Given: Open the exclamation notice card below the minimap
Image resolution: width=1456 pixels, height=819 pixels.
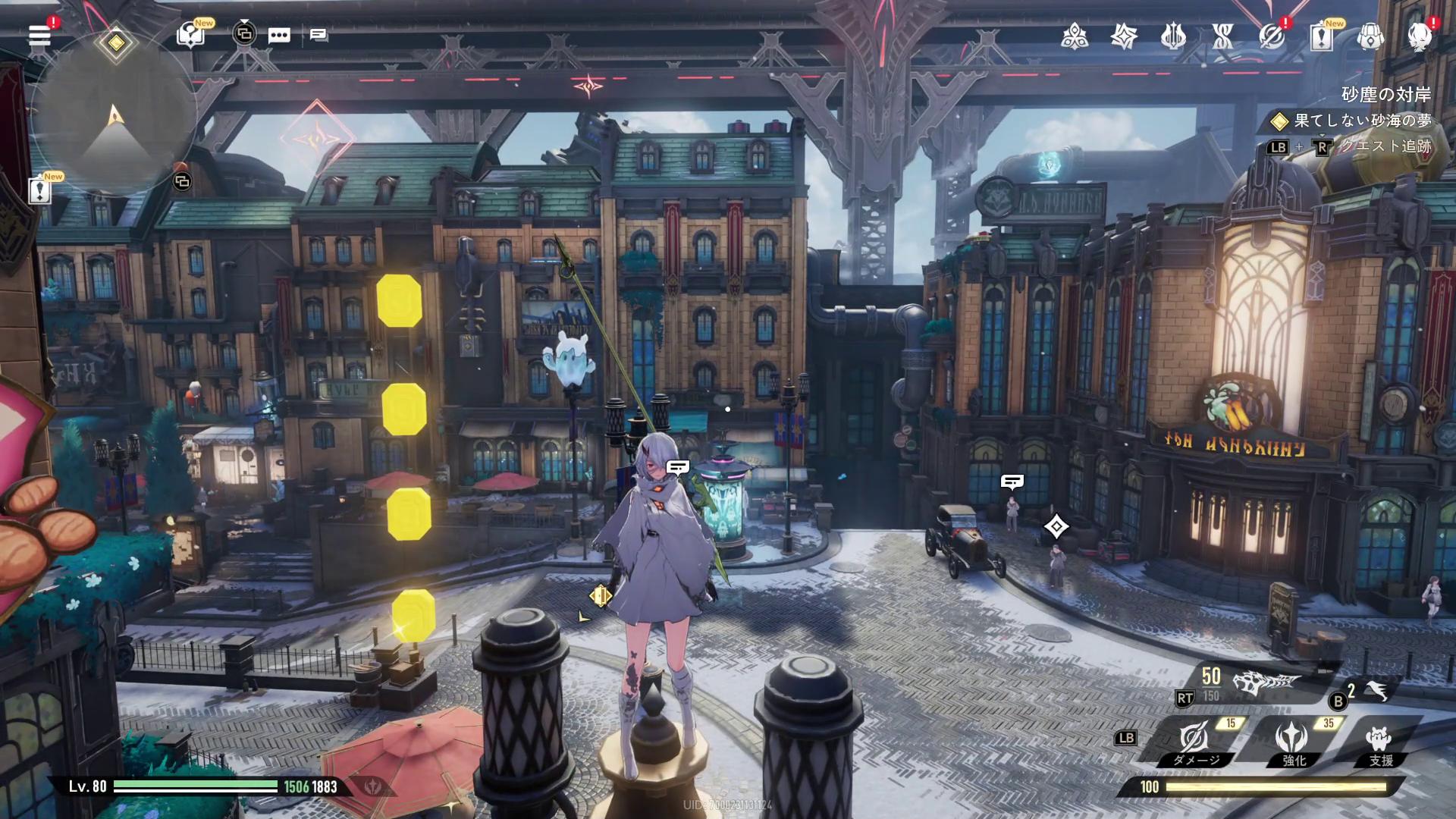Looking at the screenshot, I should tap(39, 190).
